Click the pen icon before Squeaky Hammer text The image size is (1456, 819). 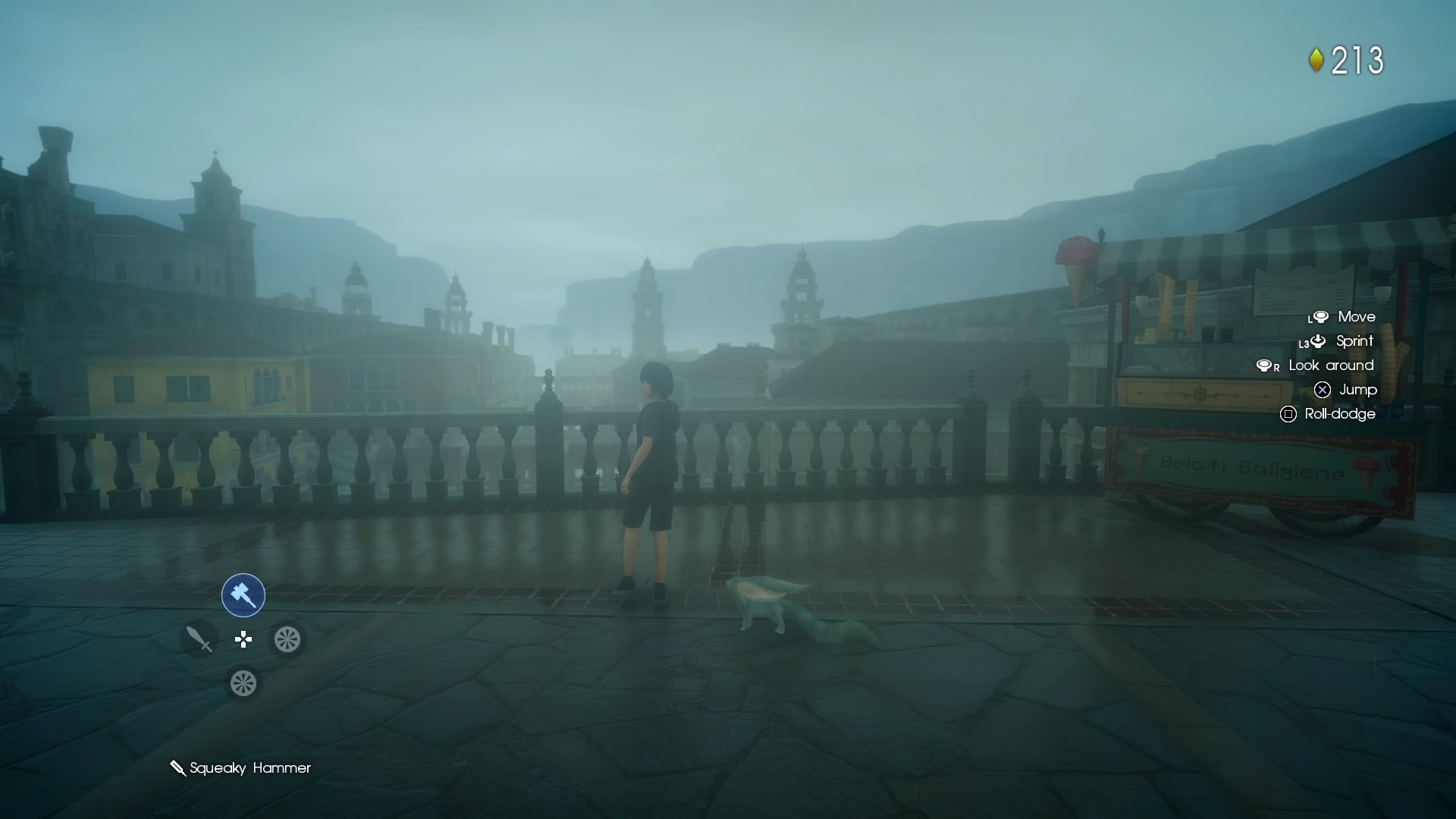point(178,767)
